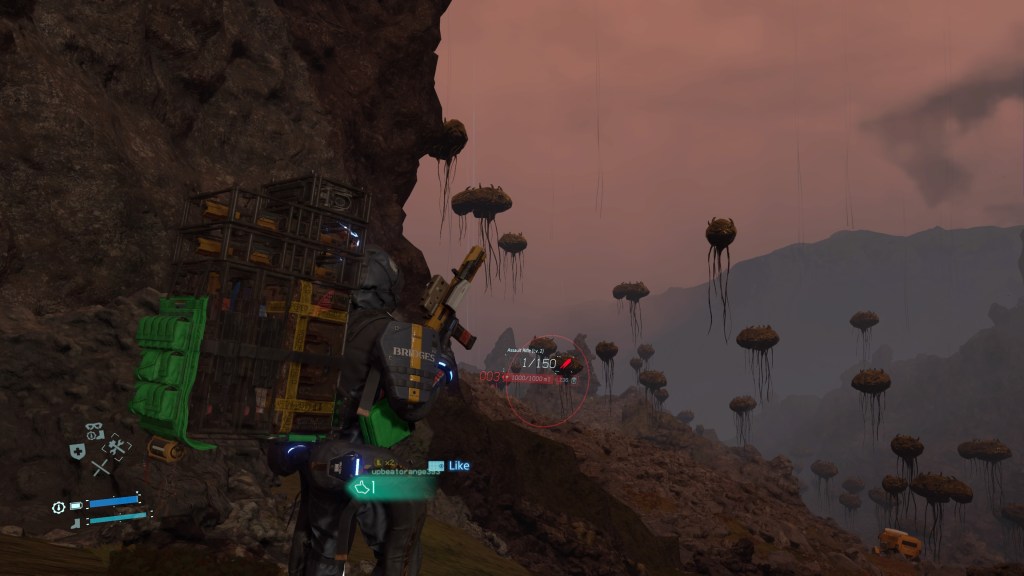Select the crossed wrench and hammer tools icon
Viewport: 1024px width, 576px height.
[x=117, y=449]
